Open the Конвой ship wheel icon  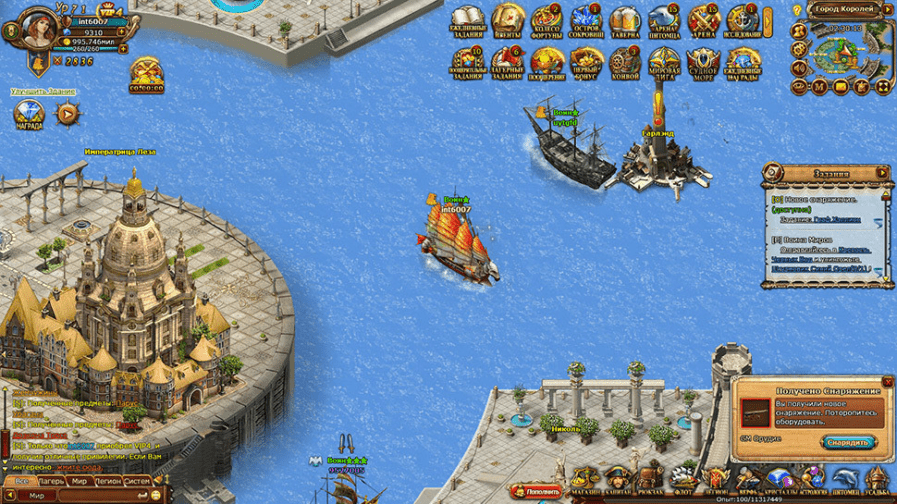(x=624, y=62)
